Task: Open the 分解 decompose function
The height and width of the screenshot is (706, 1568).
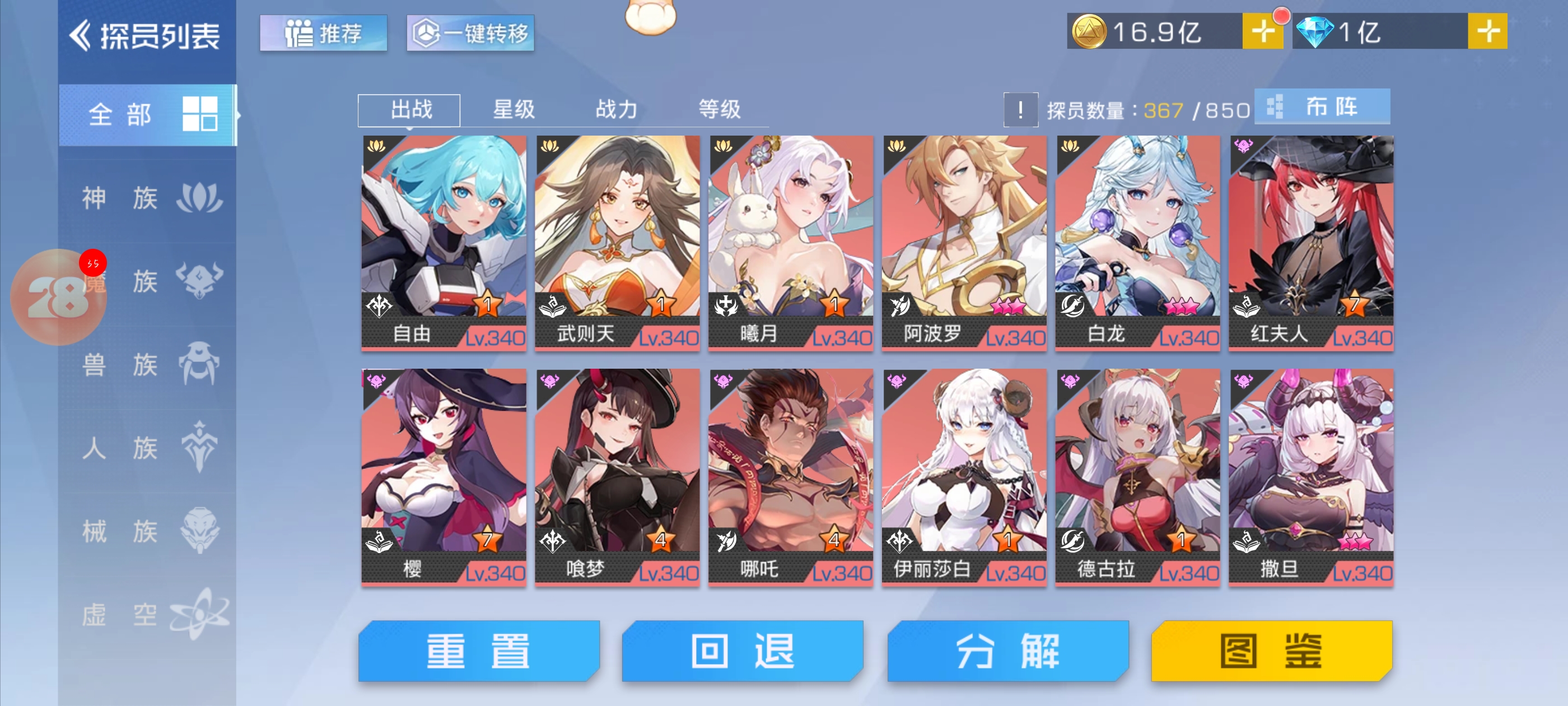Action: pos(1007,651)
